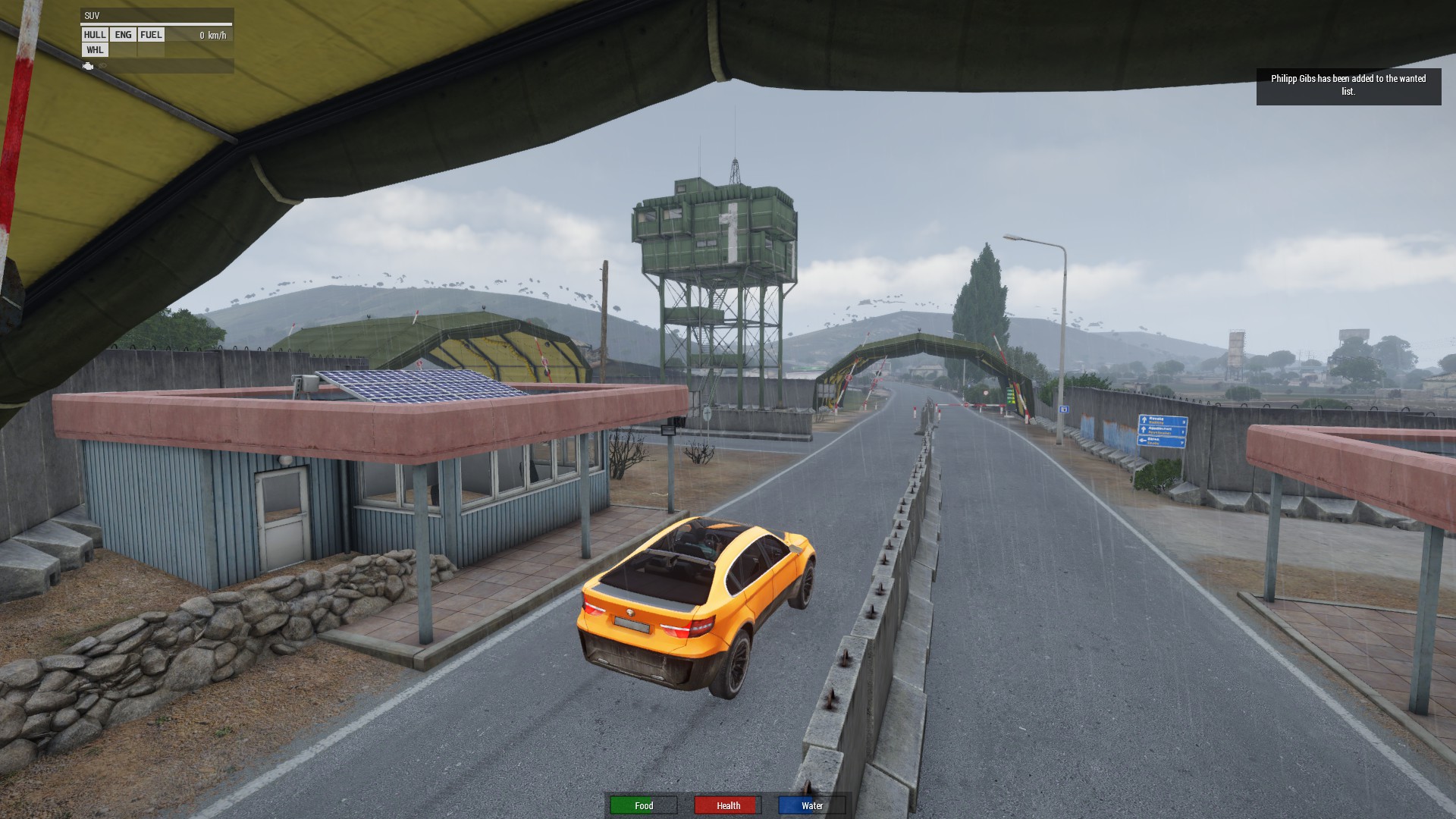This screenshot has height=819, width=1456.
Task: Click the HULL damage indicator
Action: pos(95,35)
